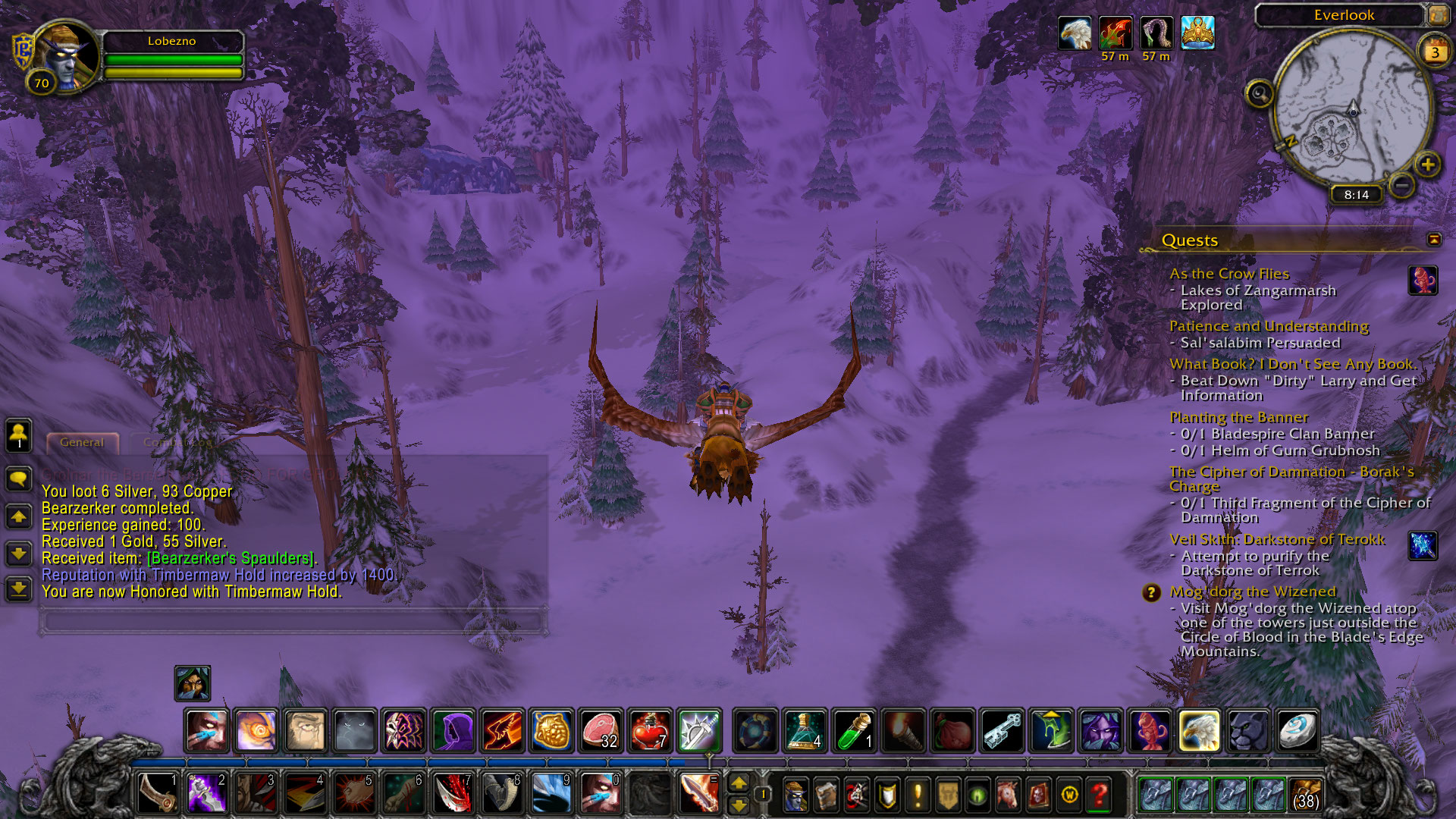Zoom in on the minimap
The height and width of the screenshot is (819, 1456).
[1427, 164]
